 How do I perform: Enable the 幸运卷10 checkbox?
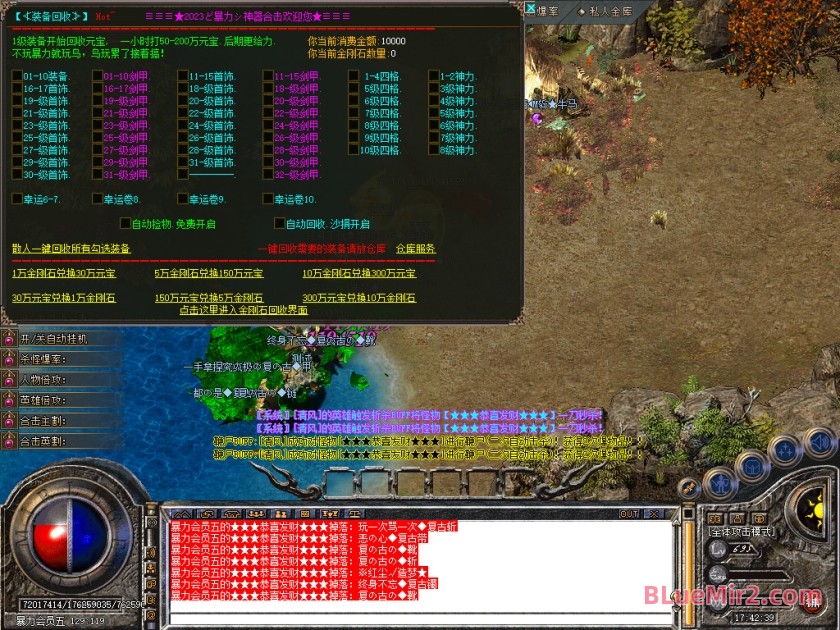(267, 199)
